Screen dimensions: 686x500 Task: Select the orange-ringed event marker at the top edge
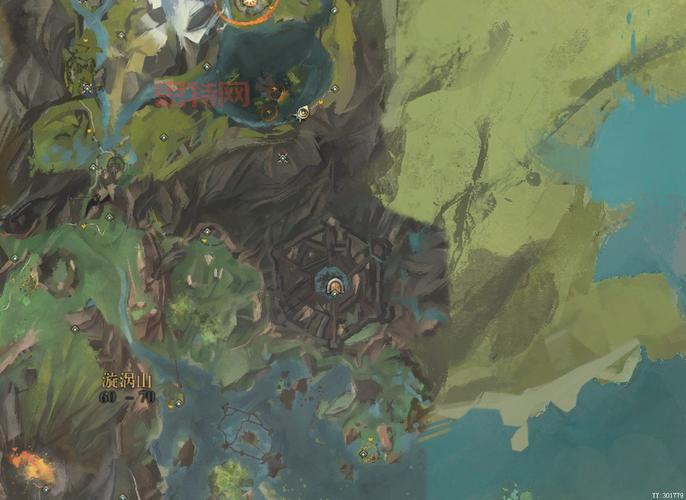240,8
